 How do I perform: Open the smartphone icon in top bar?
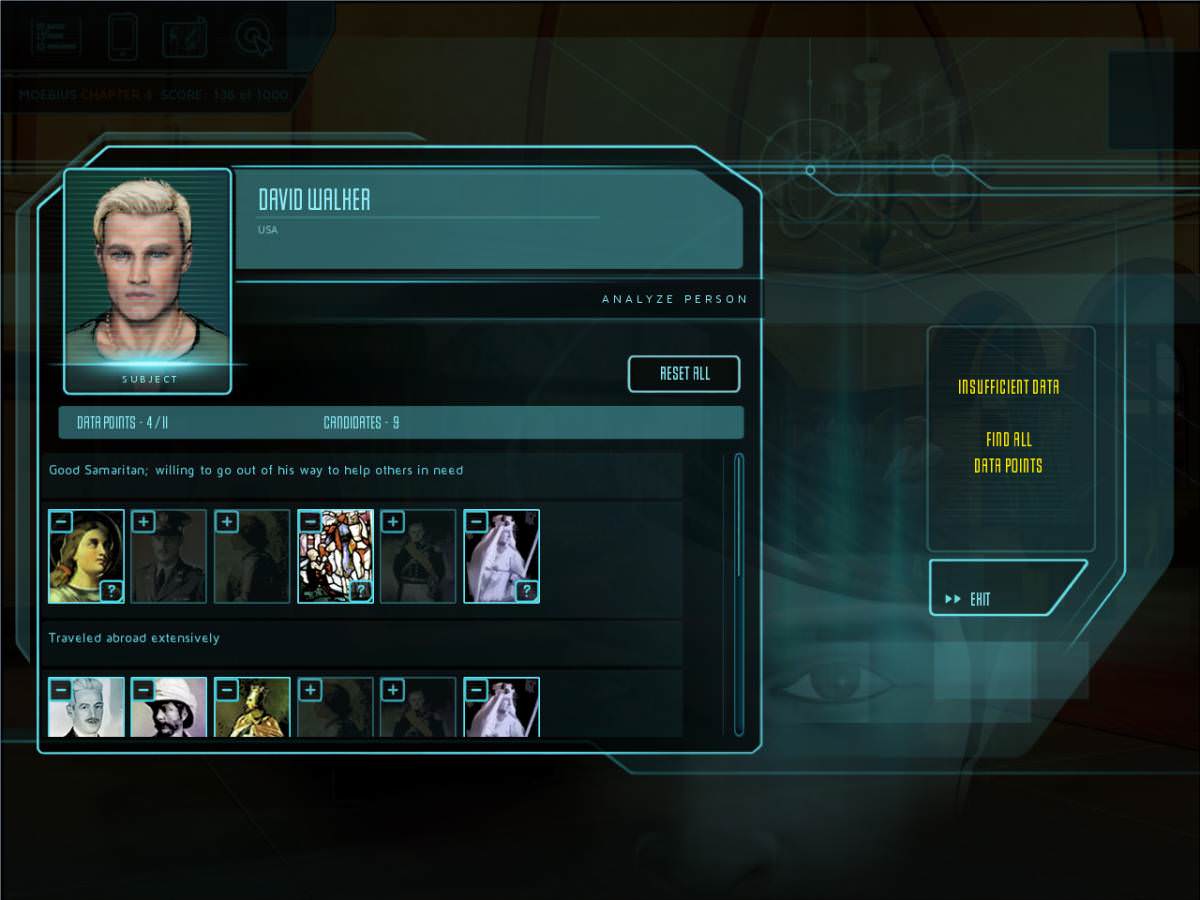(122, 36)
